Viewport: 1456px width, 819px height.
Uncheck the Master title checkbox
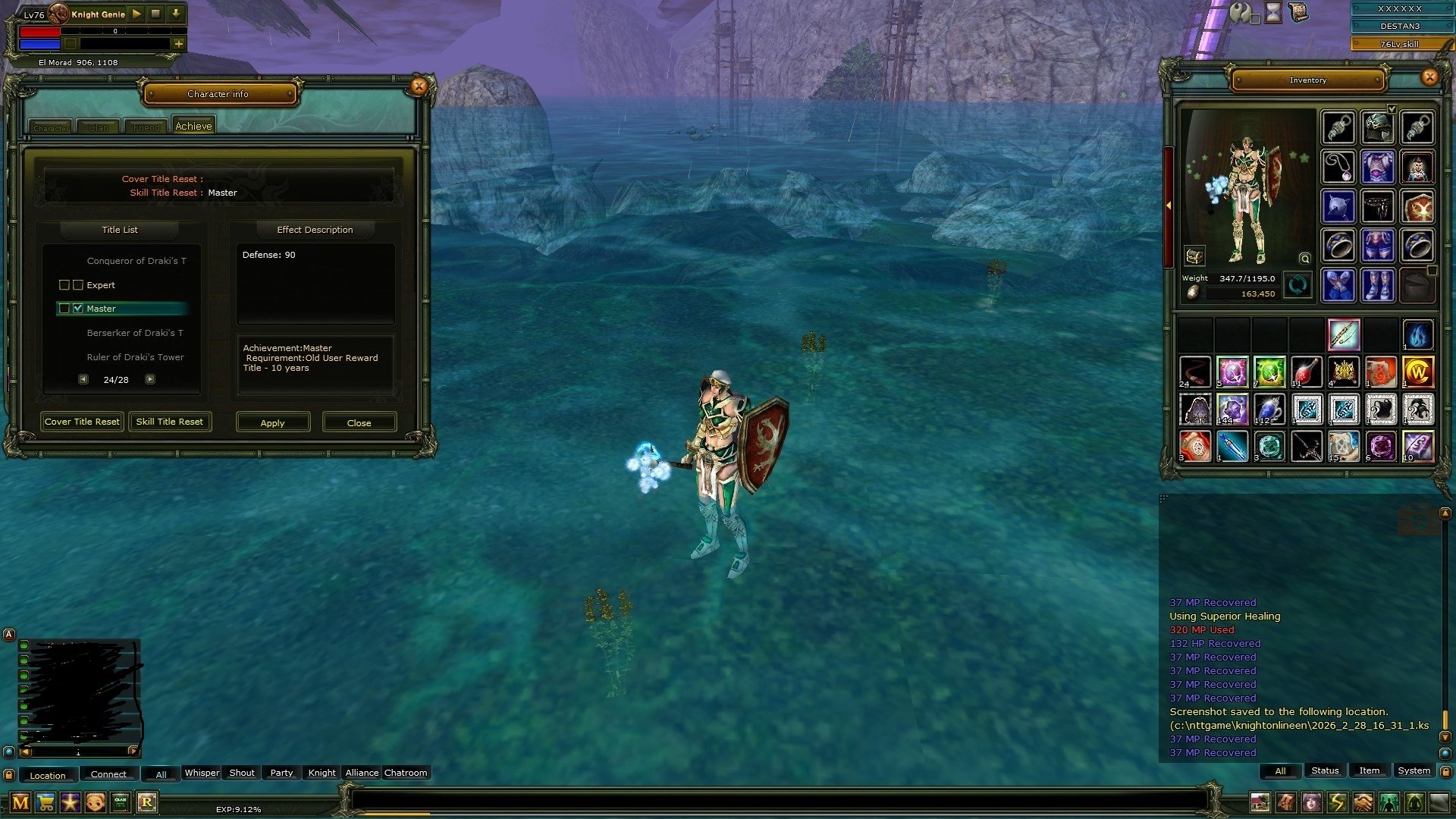(x=79, y=308)
